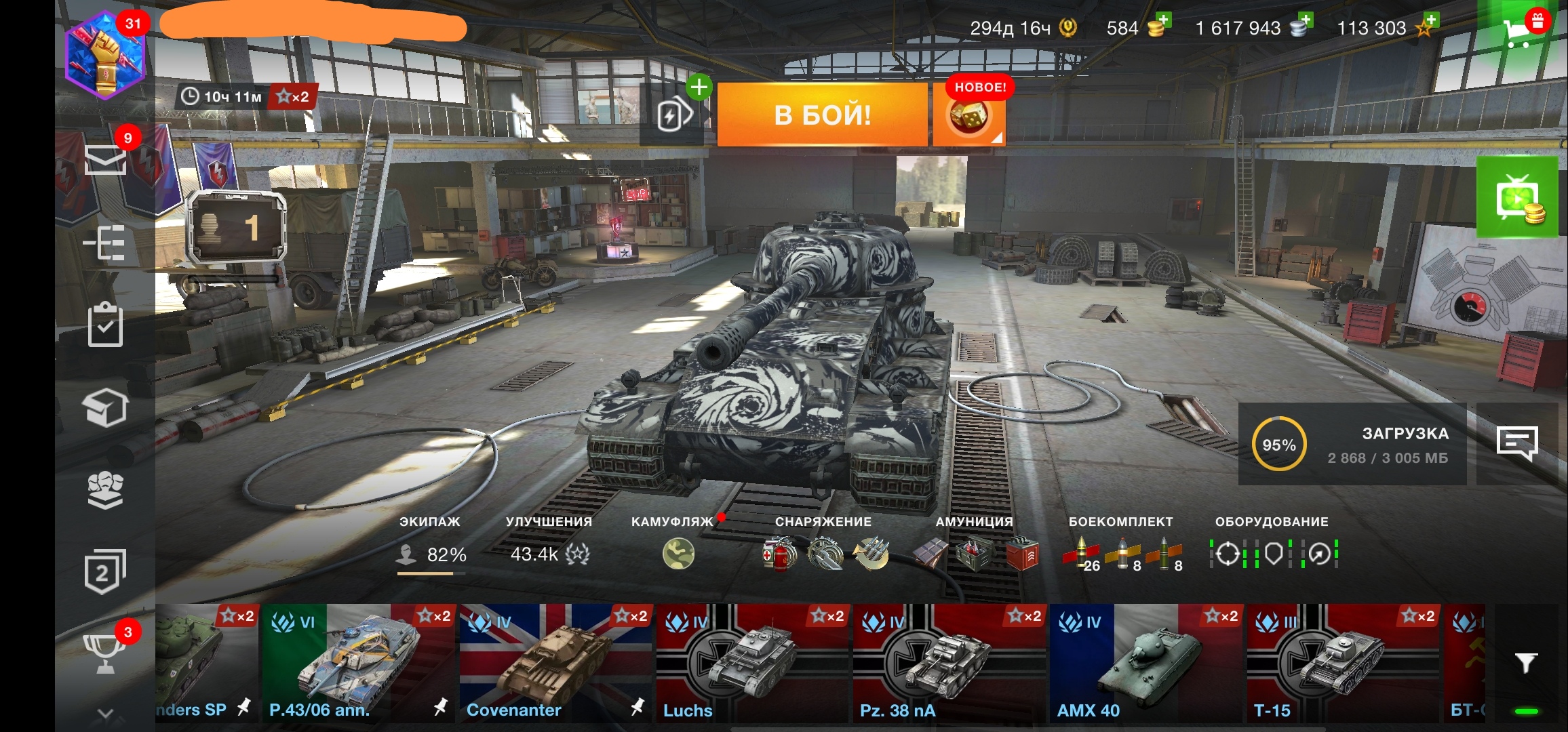Open the clan fist icon

pos(105,490)
